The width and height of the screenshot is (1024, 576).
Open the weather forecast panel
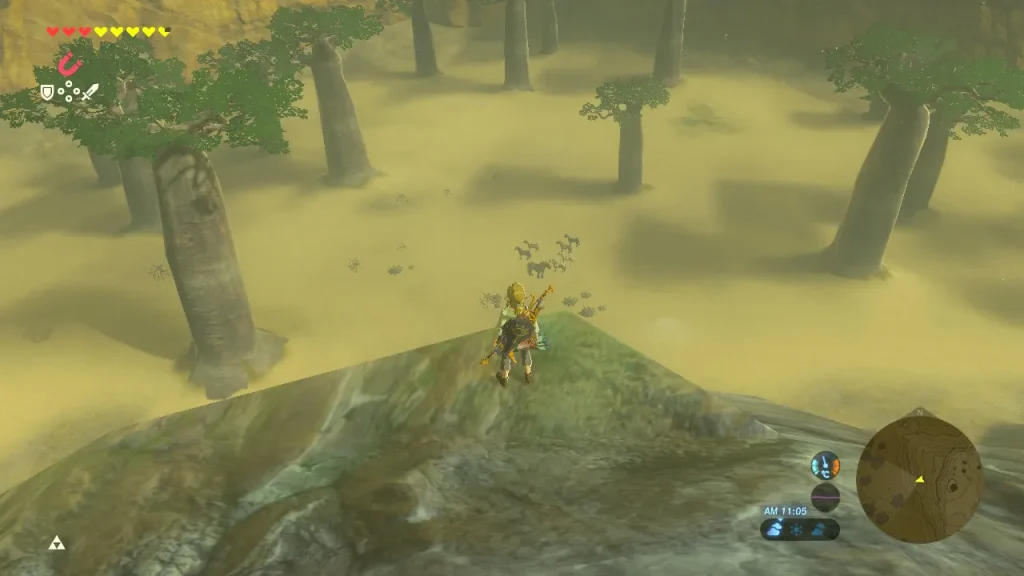(800, 529)
